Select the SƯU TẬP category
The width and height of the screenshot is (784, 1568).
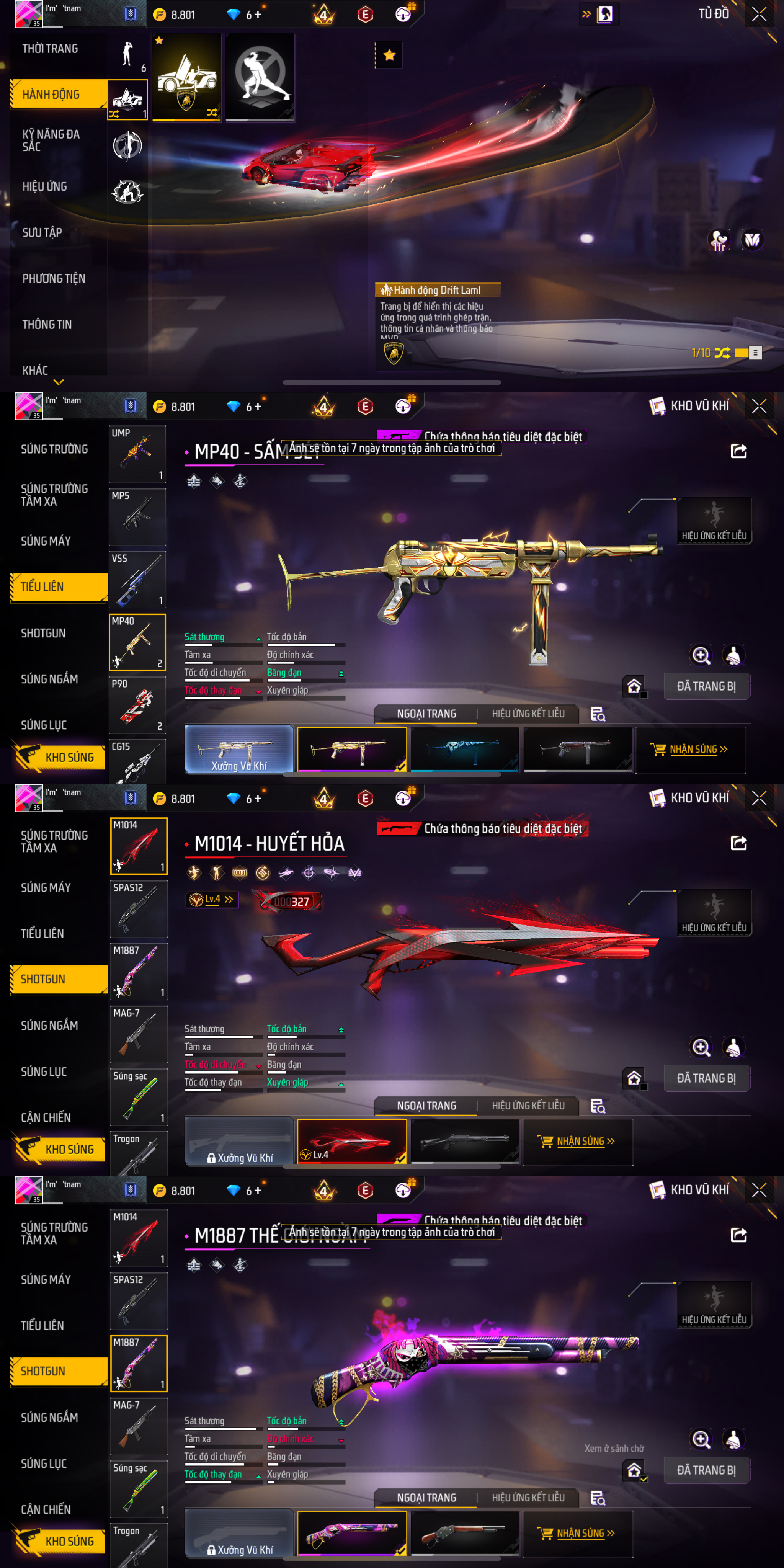pyautogui.click(x=42, y=232)
